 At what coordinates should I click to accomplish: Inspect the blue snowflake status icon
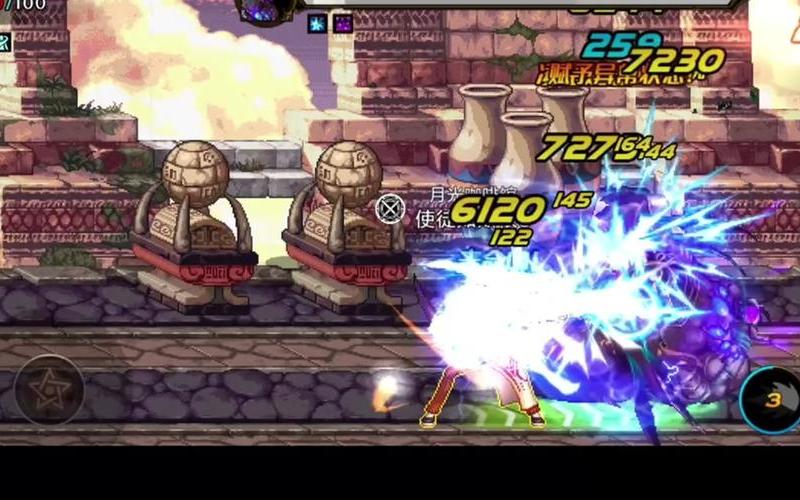pyautogui.click(x=317, y=23)
